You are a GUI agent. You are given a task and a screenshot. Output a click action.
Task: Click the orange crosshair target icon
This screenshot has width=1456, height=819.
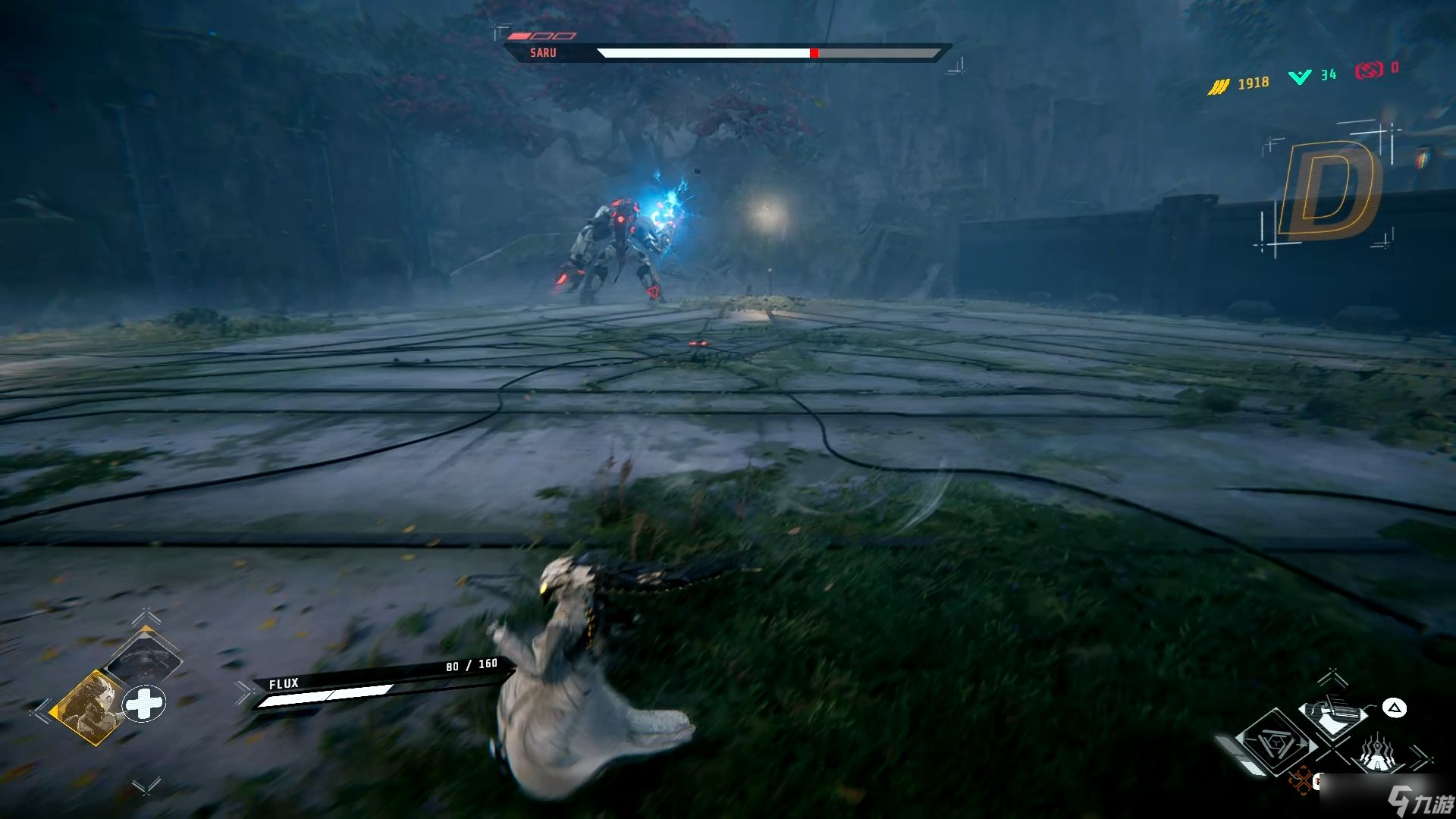coord(1301,780)
